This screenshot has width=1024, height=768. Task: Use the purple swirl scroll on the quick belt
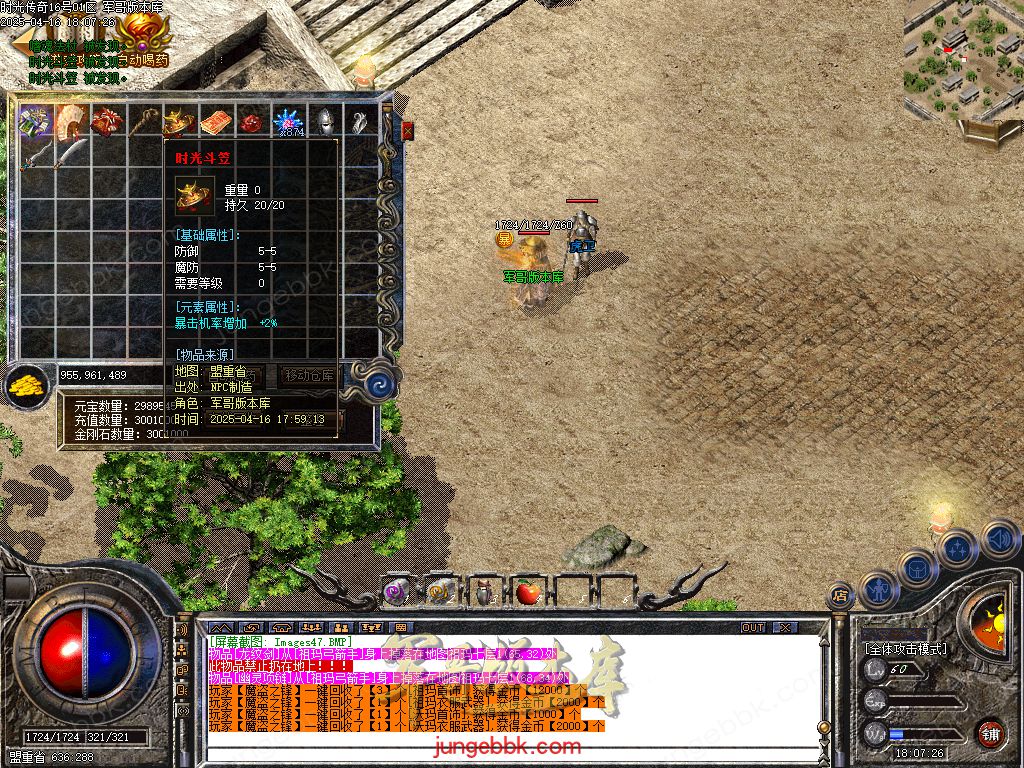point(397,593)
